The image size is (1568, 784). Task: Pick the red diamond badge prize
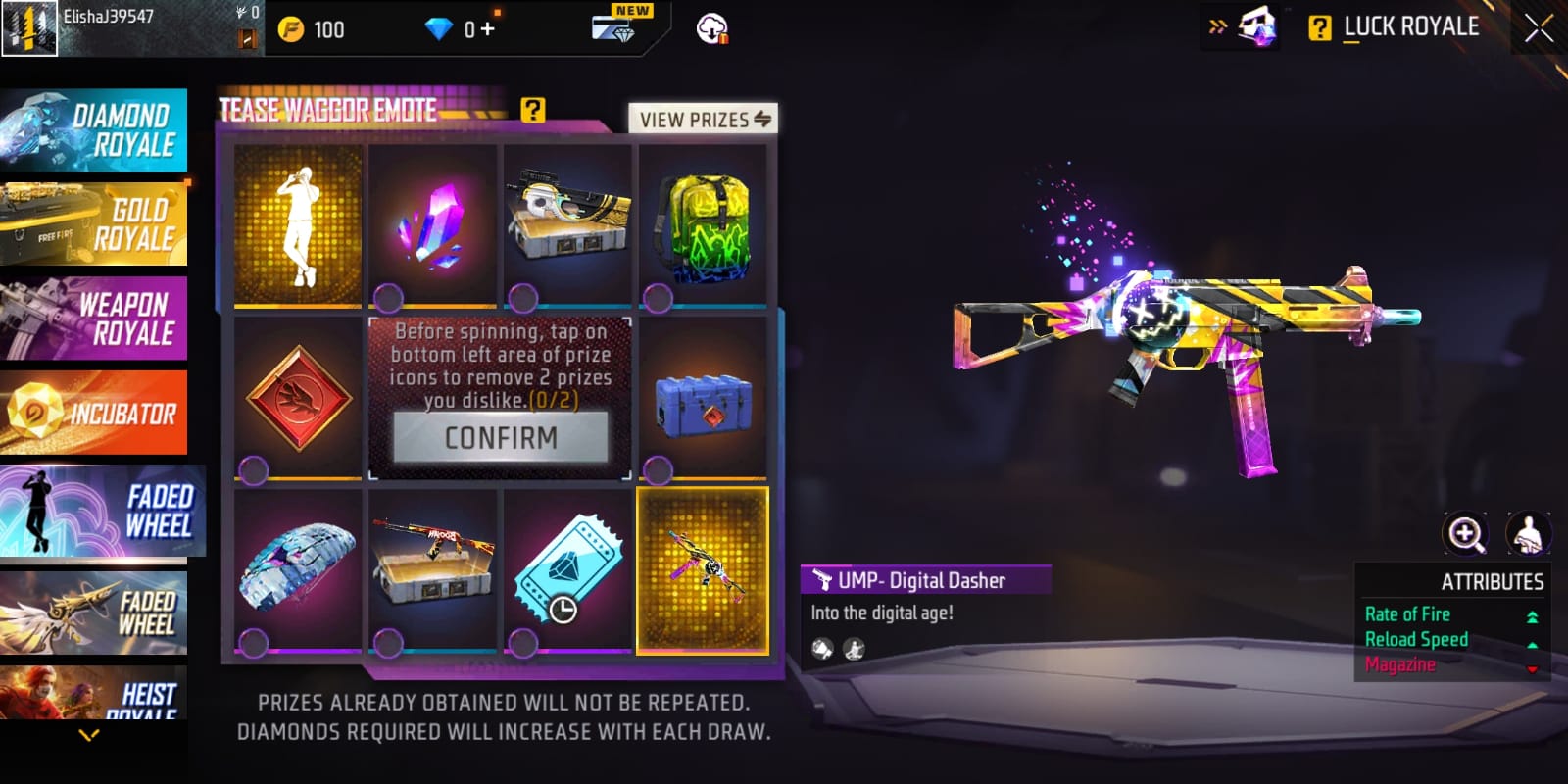tap(298, 398)
